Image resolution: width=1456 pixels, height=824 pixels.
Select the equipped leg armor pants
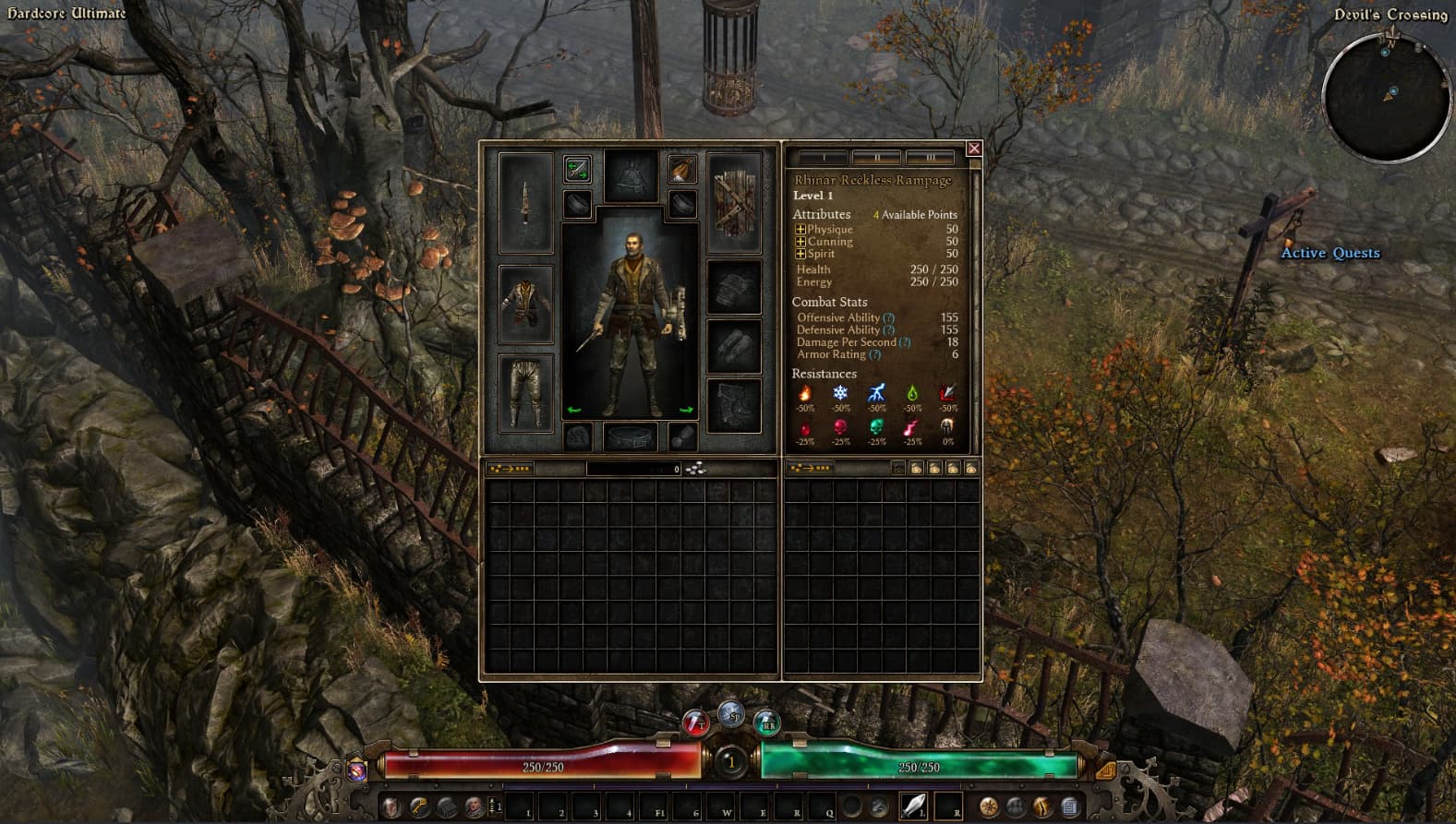click(x=525, y=393)
